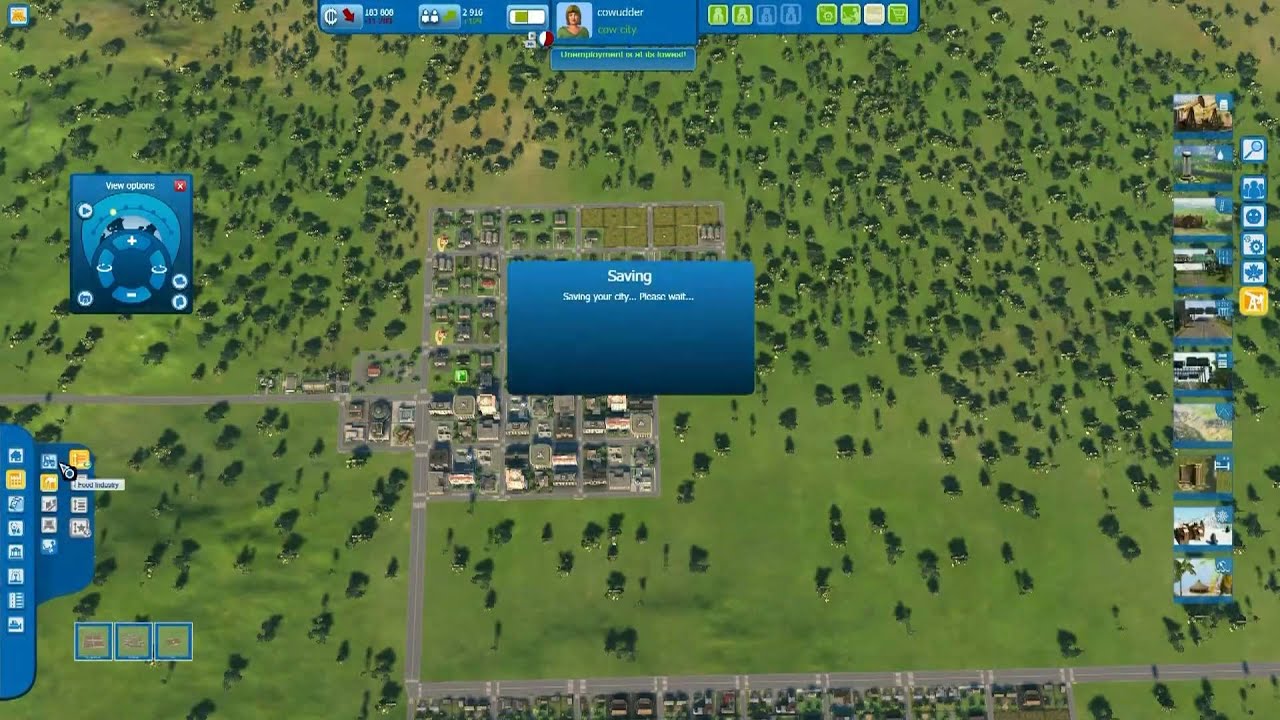Switch to the worker class 2 tab
Screen dimensions: 1280x720
pyautogui.click(x=742, y=15)
